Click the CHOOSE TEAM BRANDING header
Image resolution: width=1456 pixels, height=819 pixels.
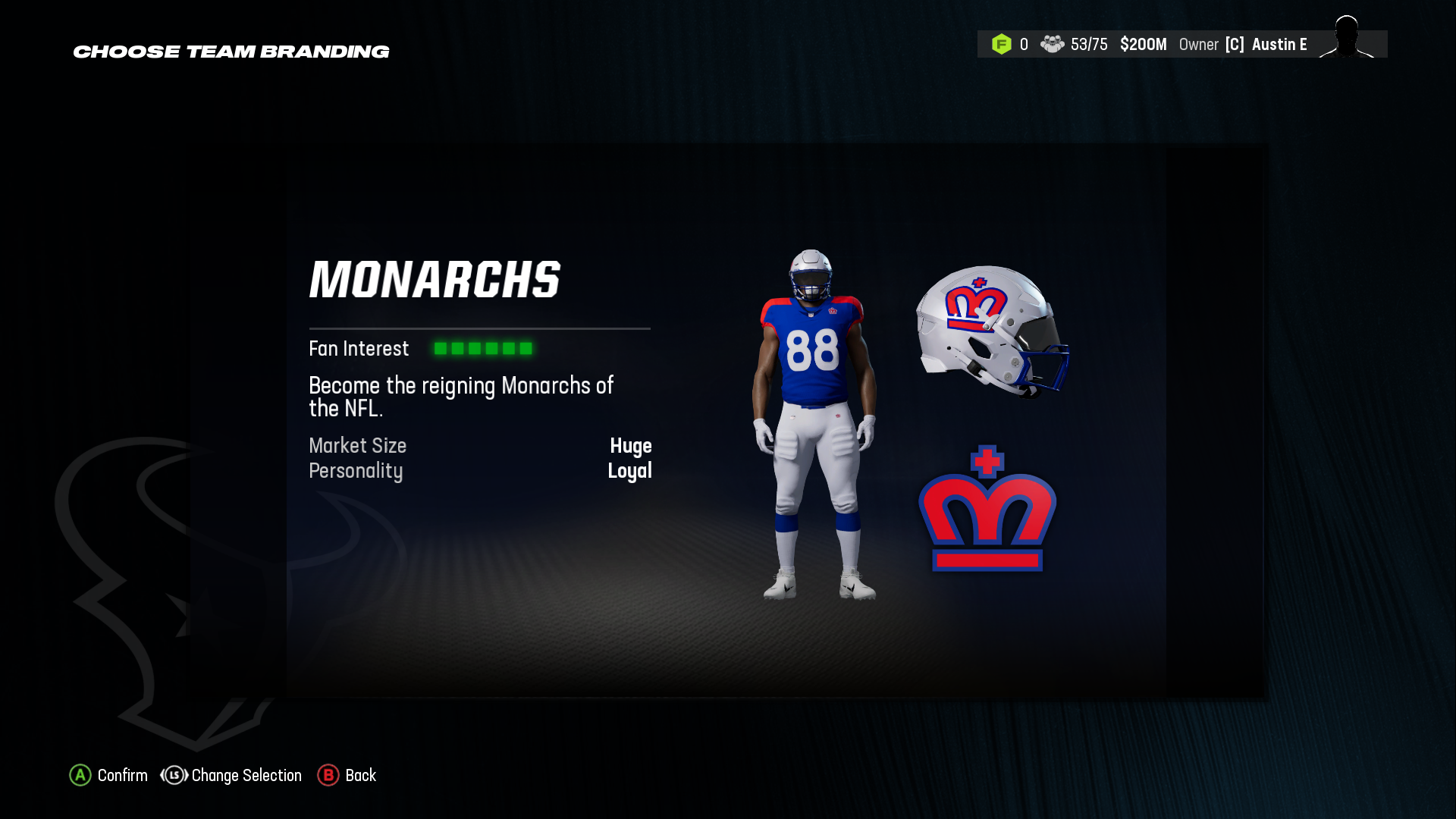[x=231, y=51]
